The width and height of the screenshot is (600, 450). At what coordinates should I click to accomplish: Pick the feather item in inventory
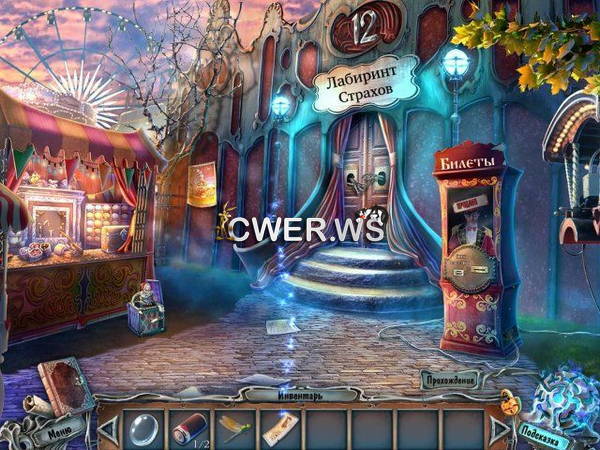pos(234,428)
